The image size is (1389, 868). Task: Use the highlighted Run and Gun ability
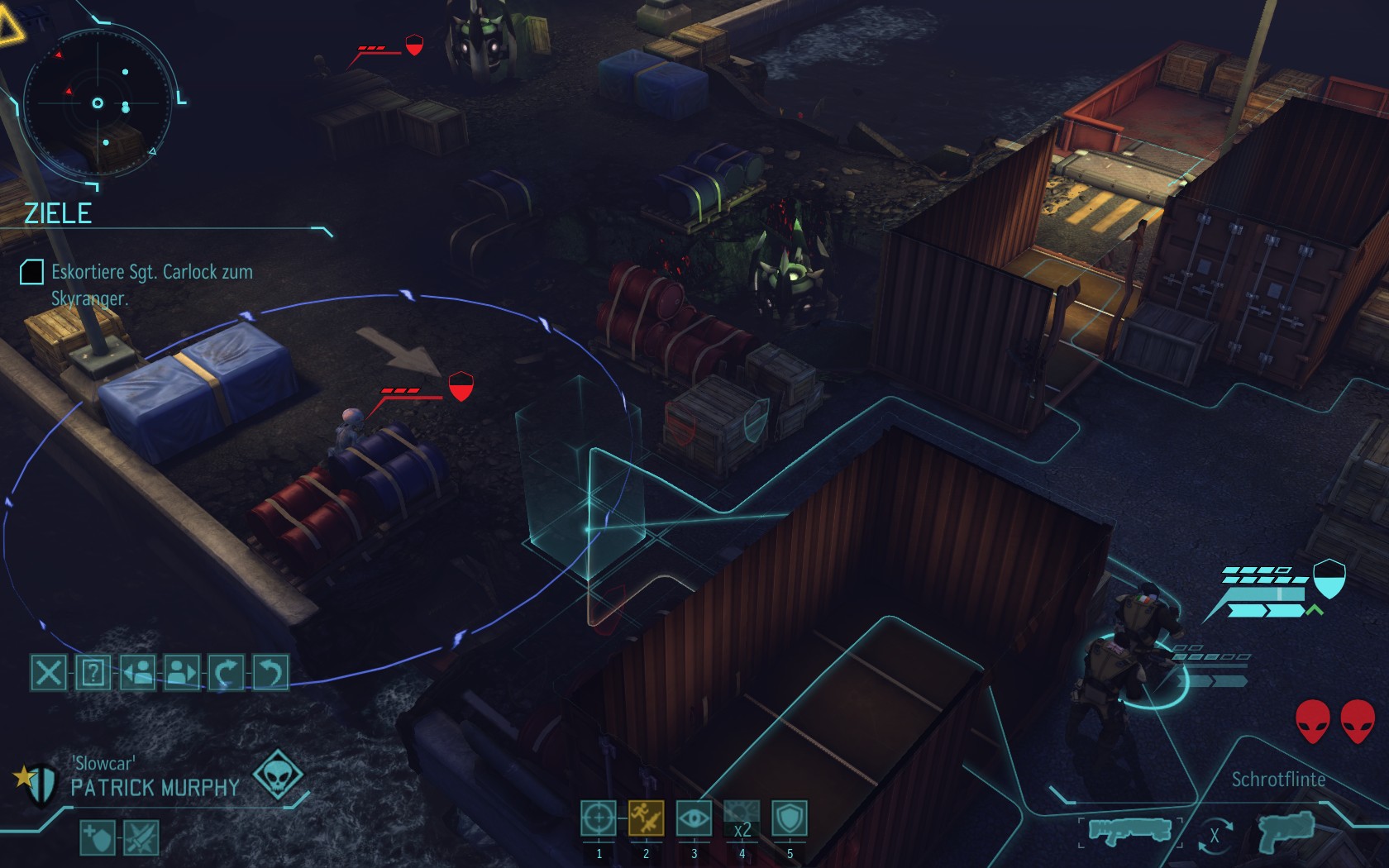click(x=646, y=818)
